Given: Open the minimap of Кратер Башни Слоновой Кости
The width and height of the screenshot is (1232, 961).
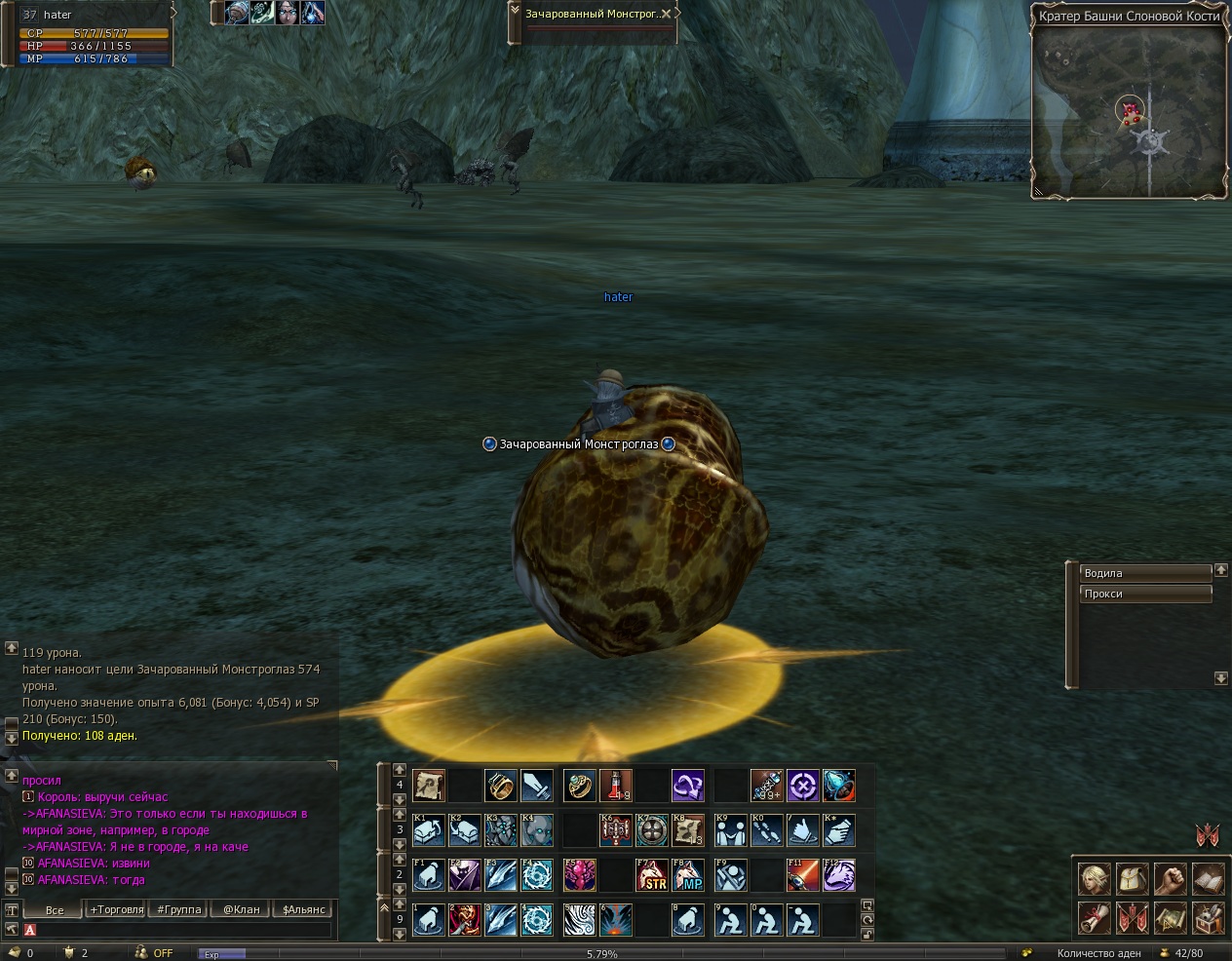Looking at the screenshot, I should click(x=1129, y=112).
